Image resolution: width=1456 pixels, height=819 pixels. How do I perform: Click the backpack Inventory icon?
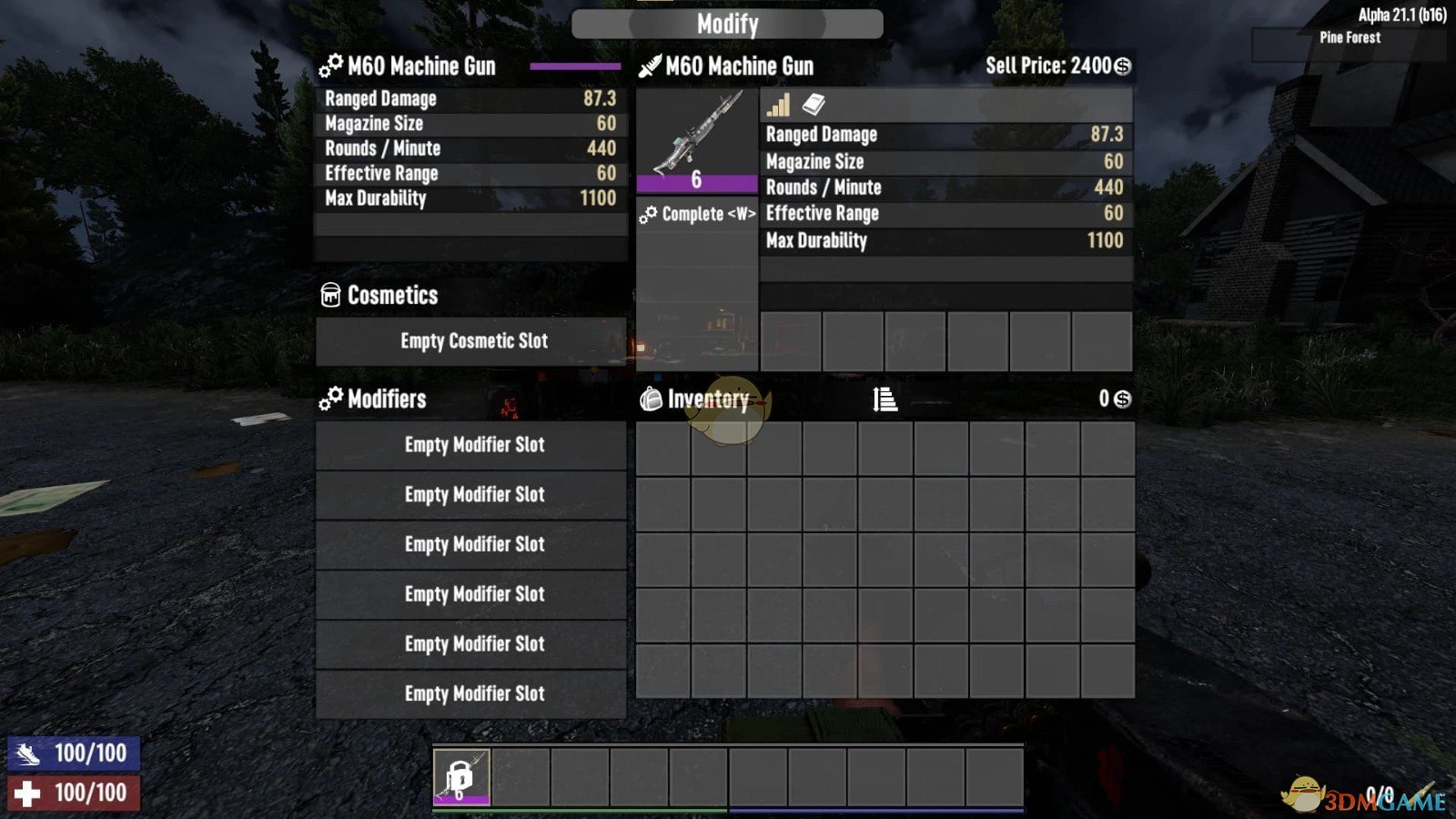[652, 399]
